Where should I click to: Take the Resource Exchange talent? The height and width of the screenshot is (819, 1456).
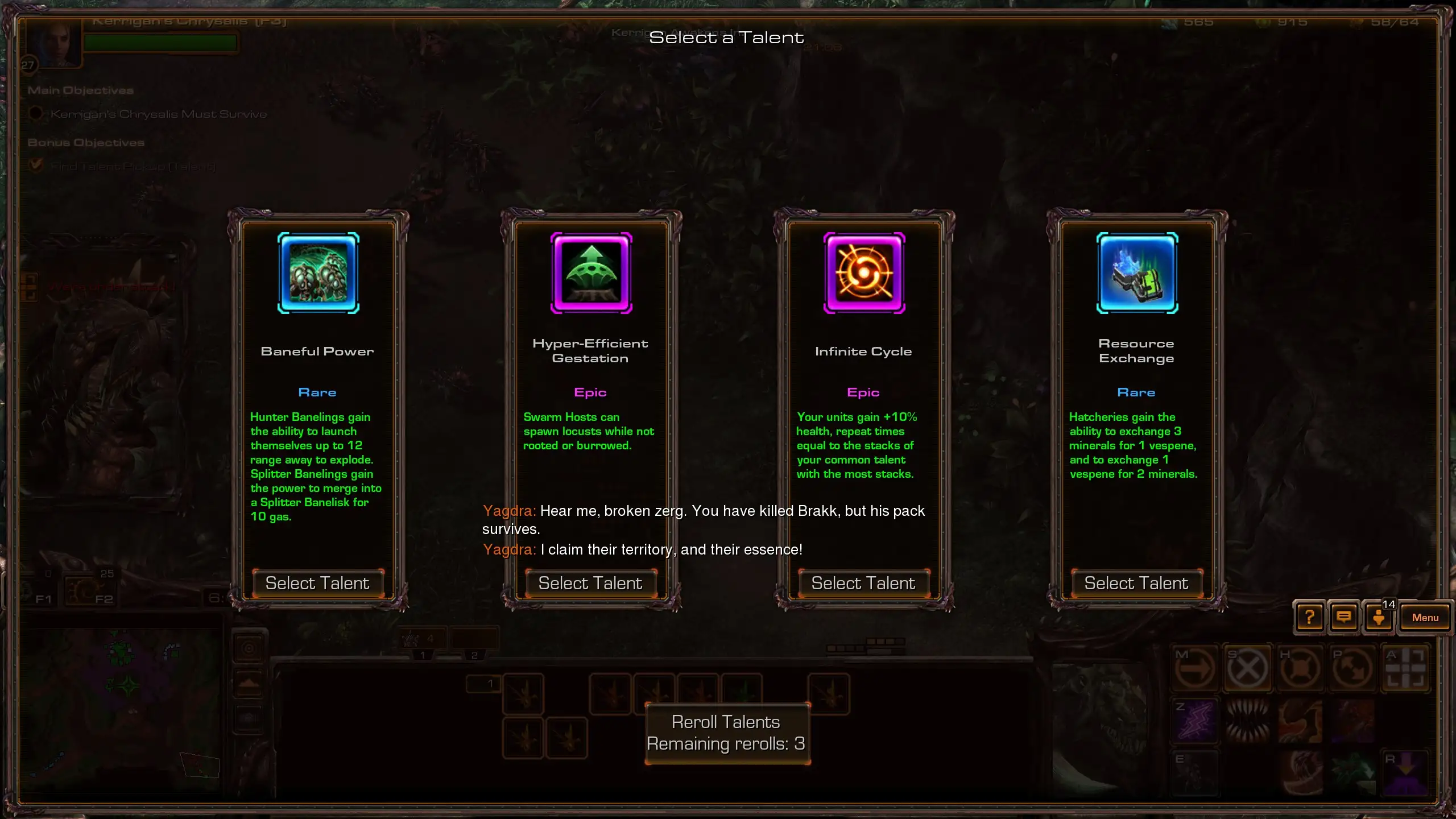click(x=1136, y=583)
